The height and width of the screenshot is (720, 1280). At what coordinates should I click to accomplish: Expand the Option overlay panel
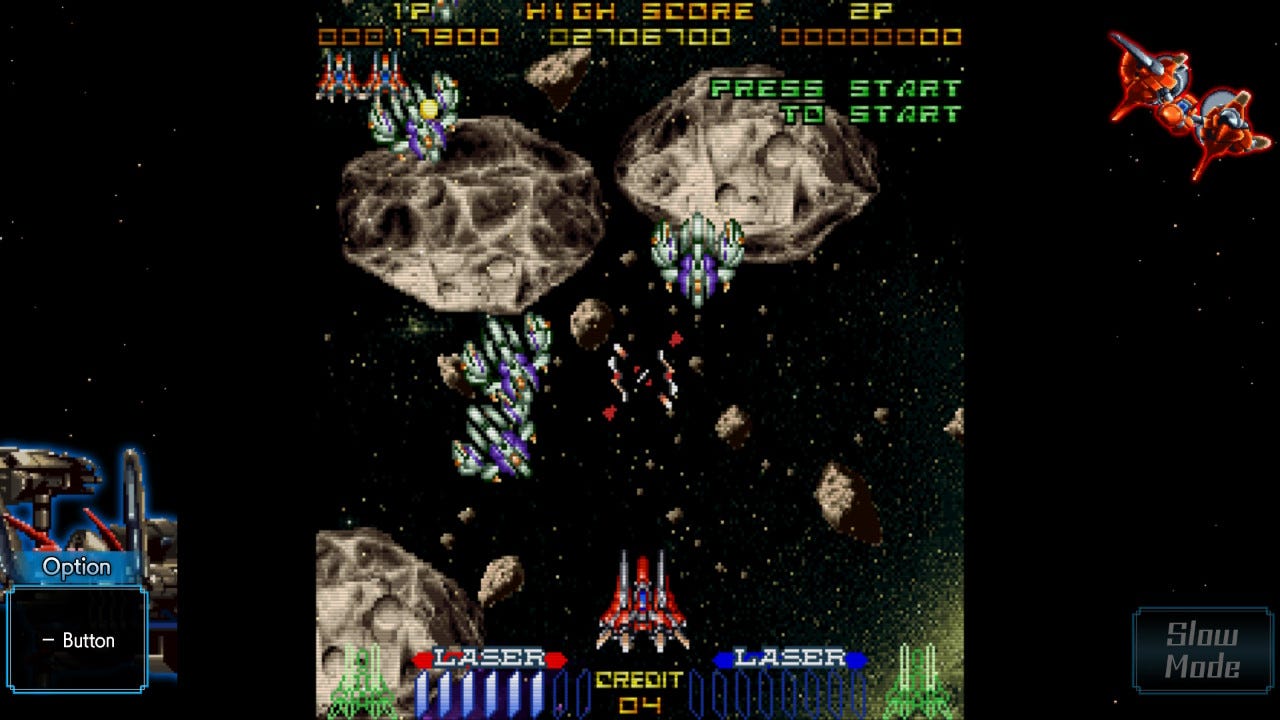pos(75,565)
